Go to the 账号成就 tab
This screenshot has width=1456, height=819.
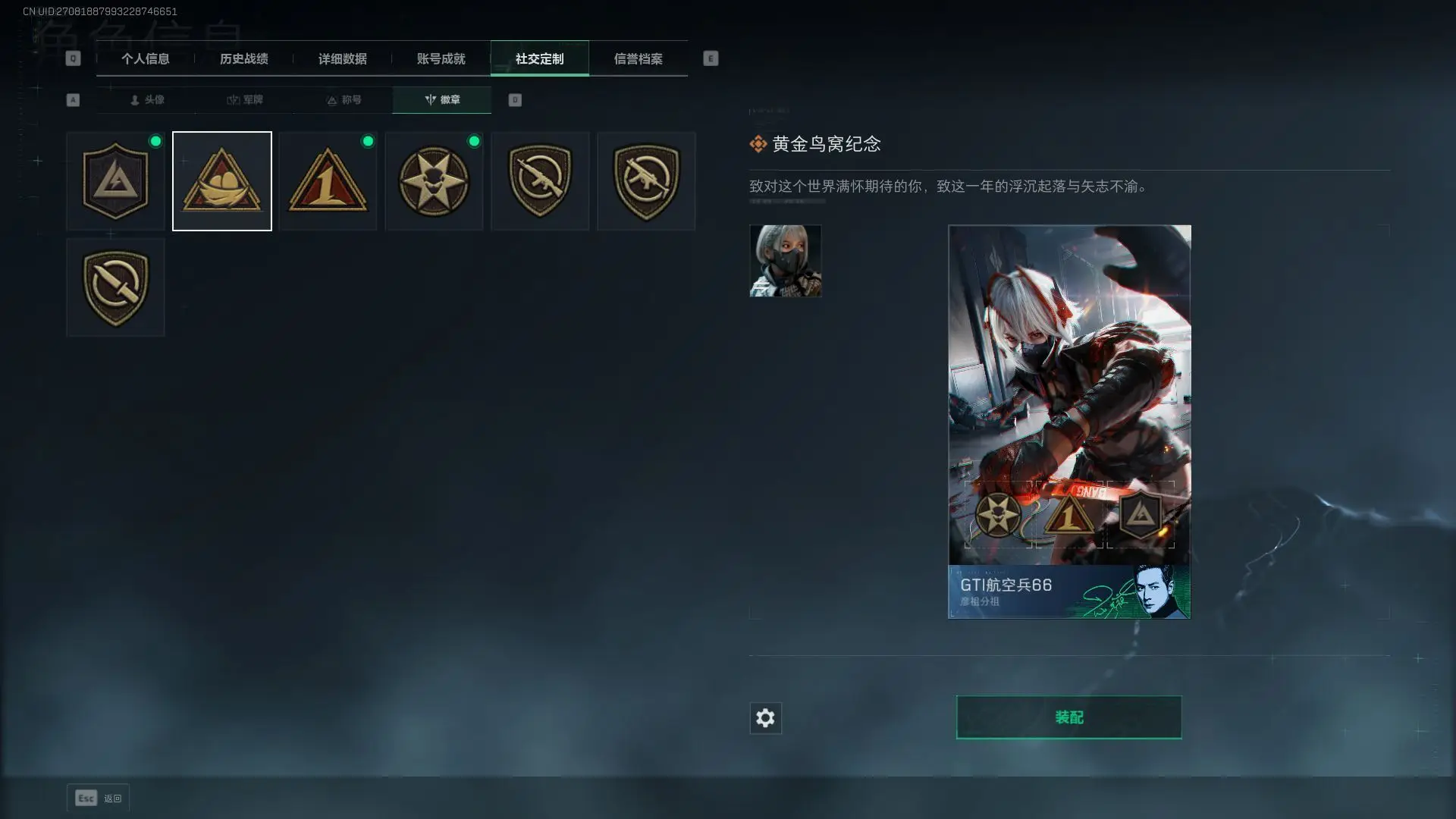tap(441, 59)
